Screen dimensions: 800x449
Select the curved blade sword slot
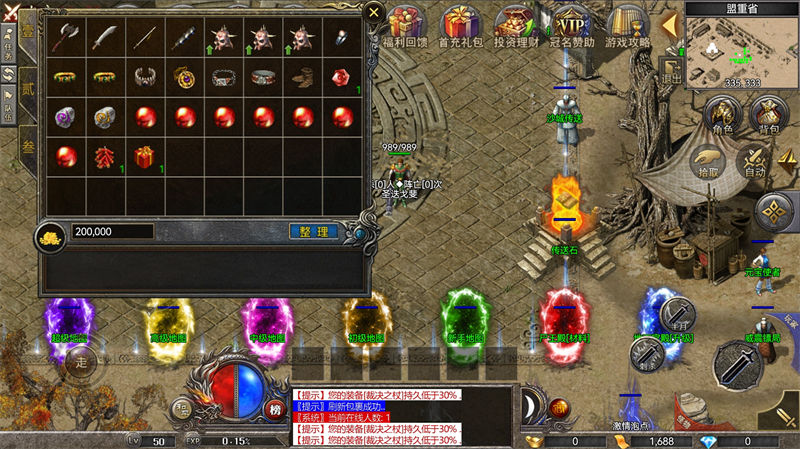point(104,38)
